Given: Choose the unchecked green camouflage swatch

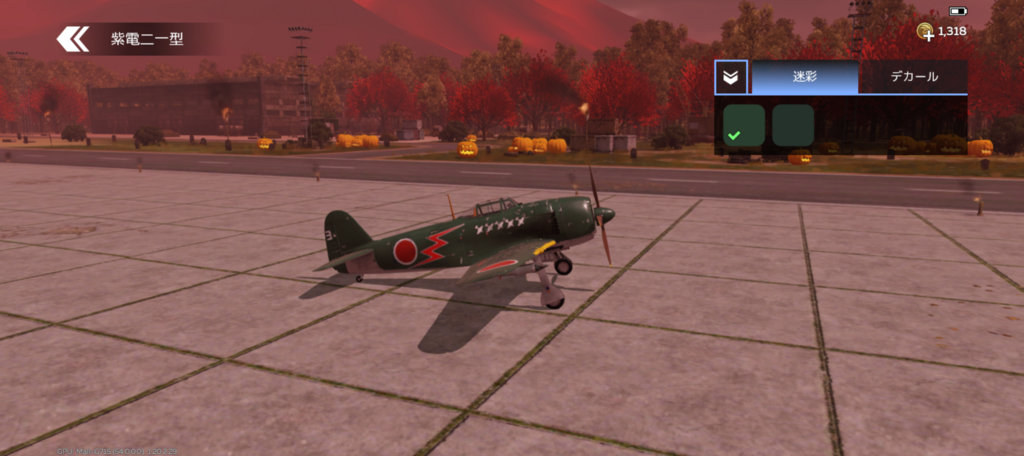Looking at the screenshot, I should pos(793,125).
